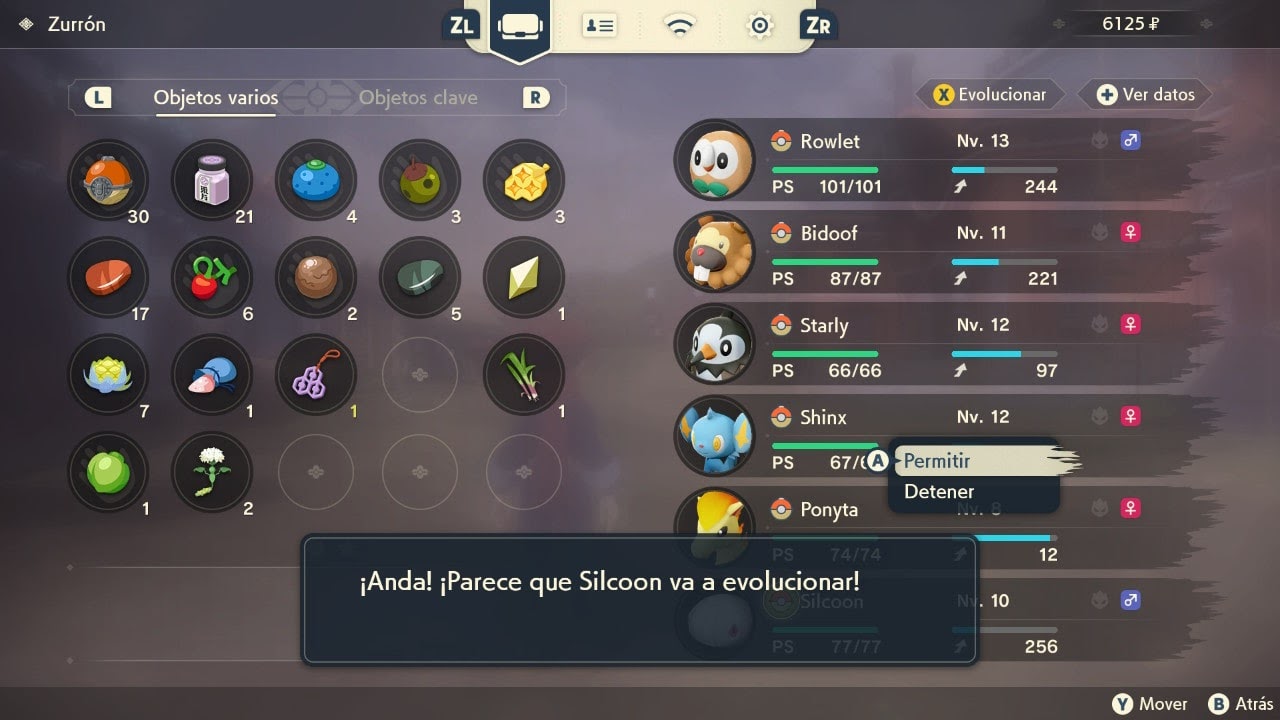Select the red cherry berry slot

tap(212, 278)
